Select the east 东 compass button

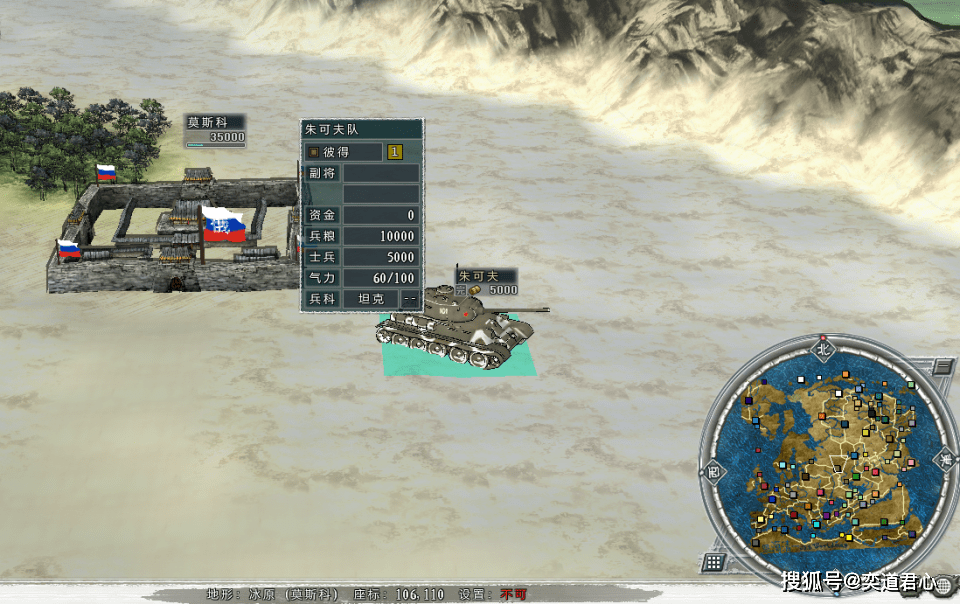pyautogui.click(x=945, y=459)
